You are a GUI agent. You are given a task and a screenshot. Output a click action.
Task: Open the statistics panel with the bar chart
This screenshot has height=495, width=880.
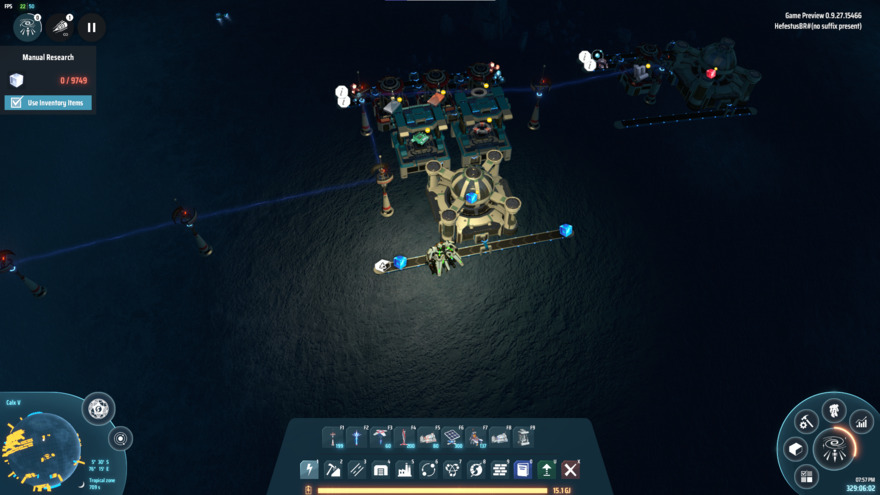point(862,423)
